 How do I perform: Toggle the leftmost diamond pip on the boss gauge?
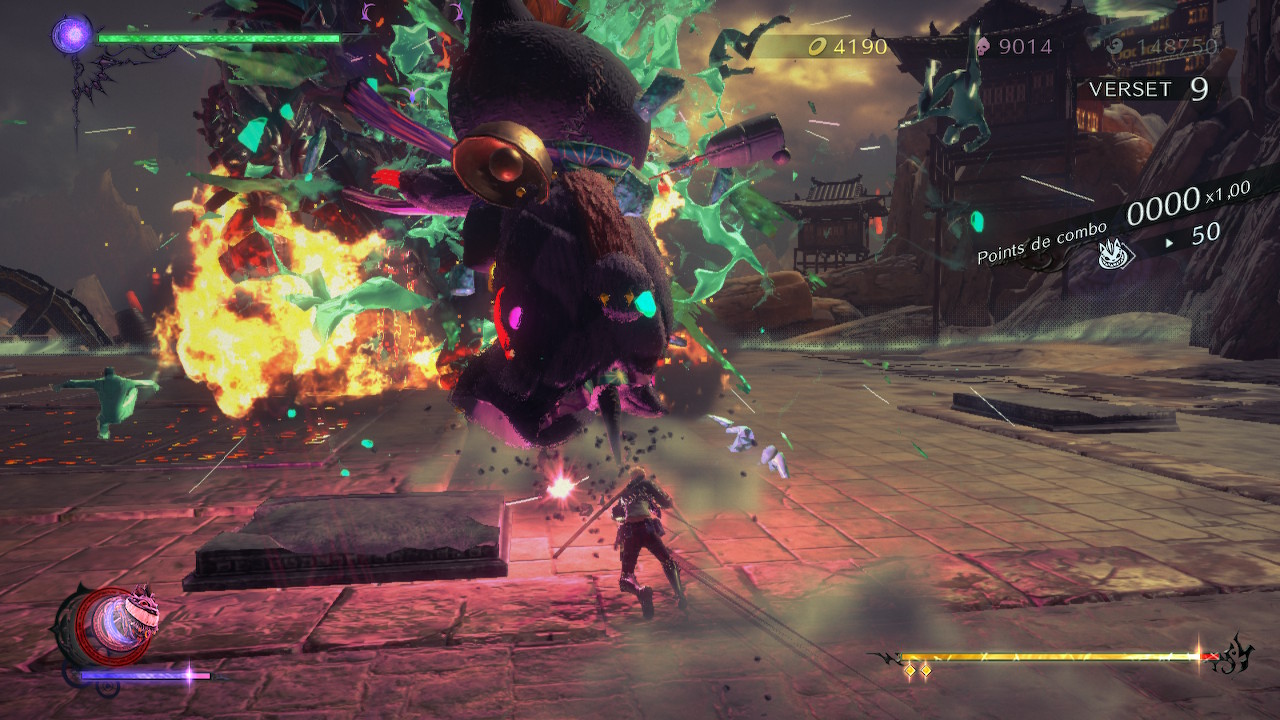tap(910, 670)
